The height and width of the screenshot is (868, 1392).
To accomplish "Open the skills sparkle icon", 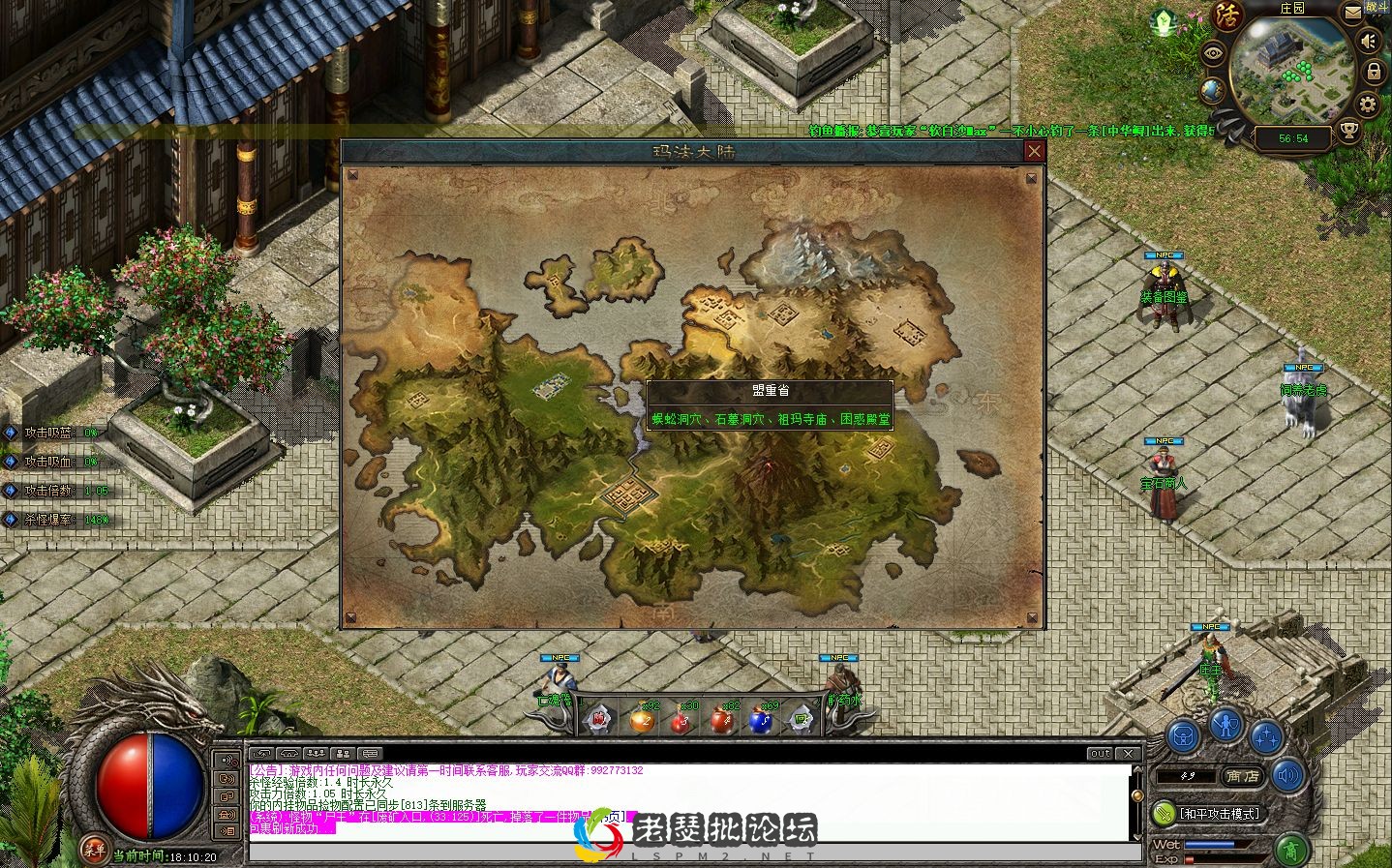I will coord(1264,735).
